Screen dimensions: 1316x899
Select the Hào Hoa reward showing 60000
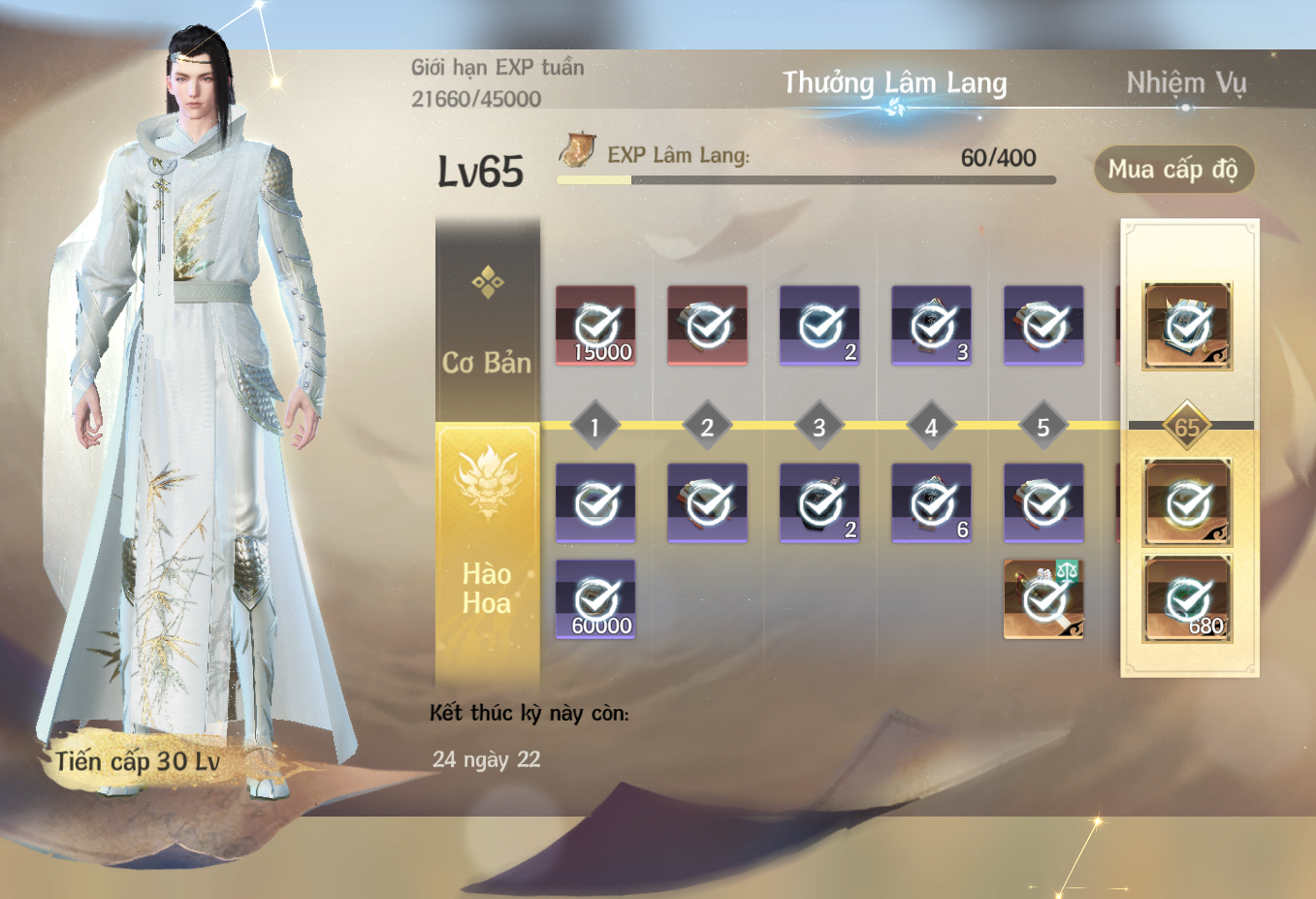[x=595, y=599]
